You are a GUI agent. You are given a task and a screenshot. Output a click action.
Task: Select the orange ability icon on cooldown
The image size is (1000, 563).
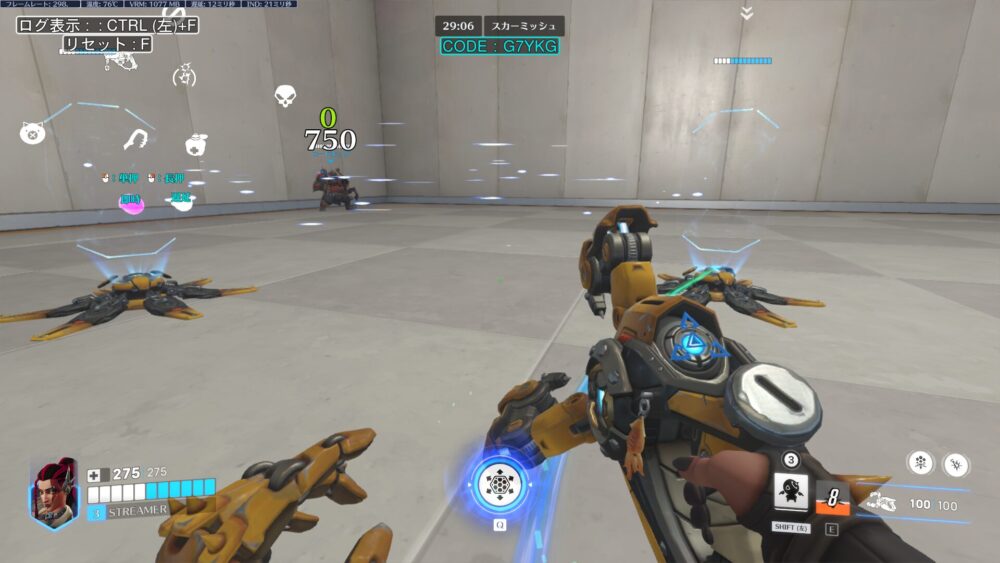tap(832, 497)
